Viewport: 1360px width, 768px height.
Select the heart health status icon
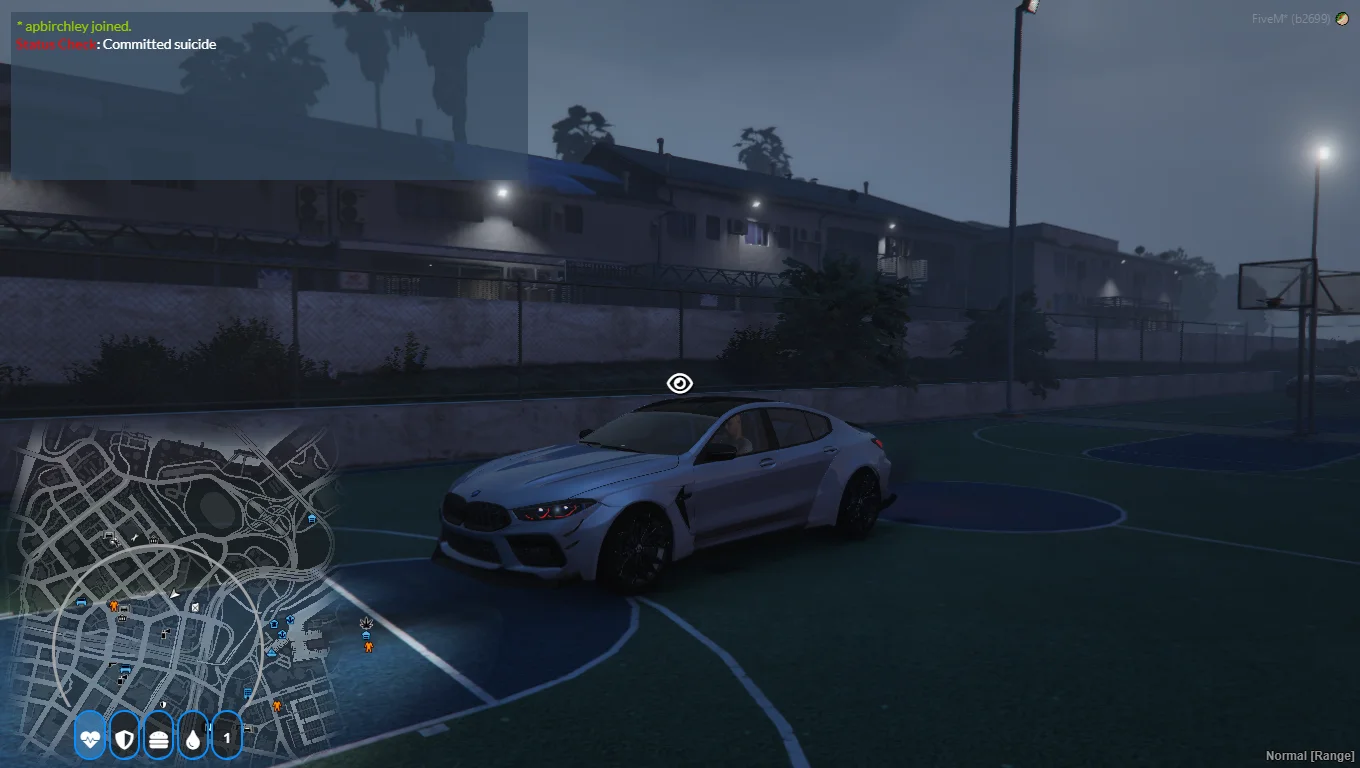[x=90, y=738]
